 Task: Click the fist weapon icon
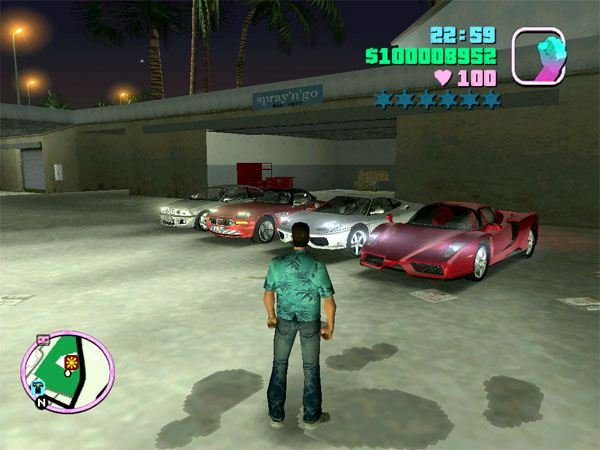tap(538, 55)
